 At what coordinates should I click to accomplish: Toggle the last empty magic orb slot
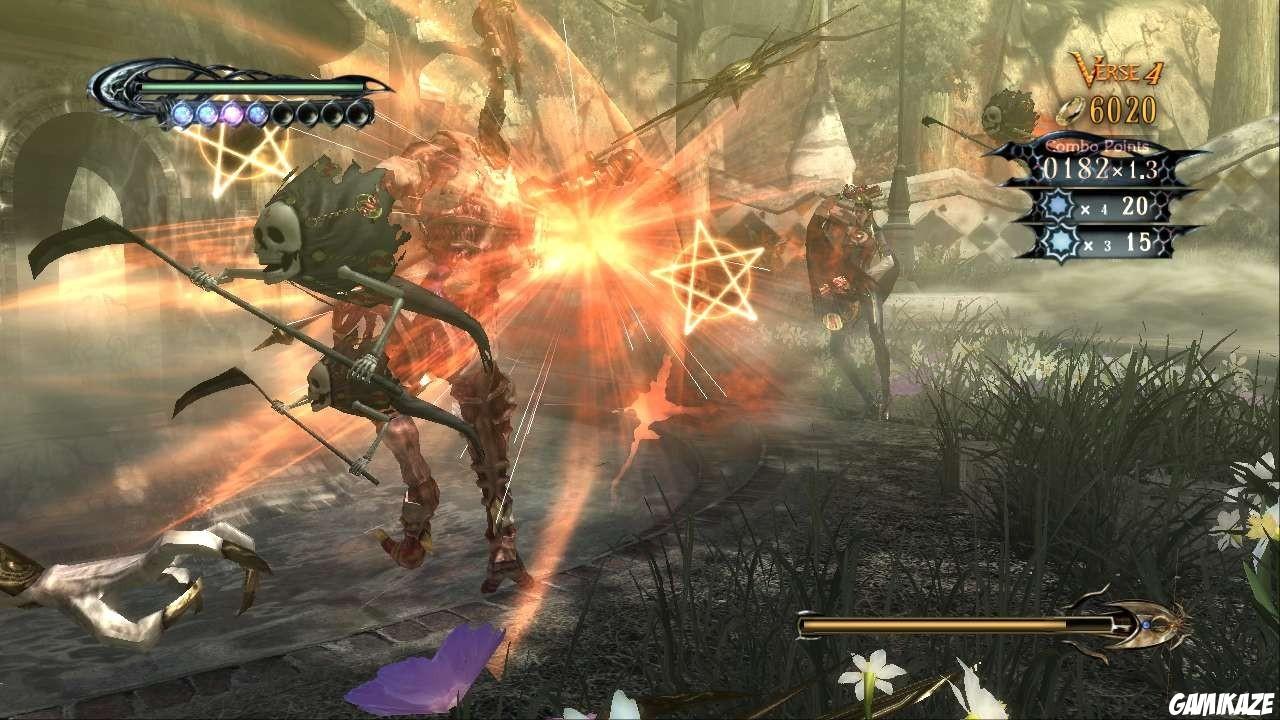(x=357, y=115)
